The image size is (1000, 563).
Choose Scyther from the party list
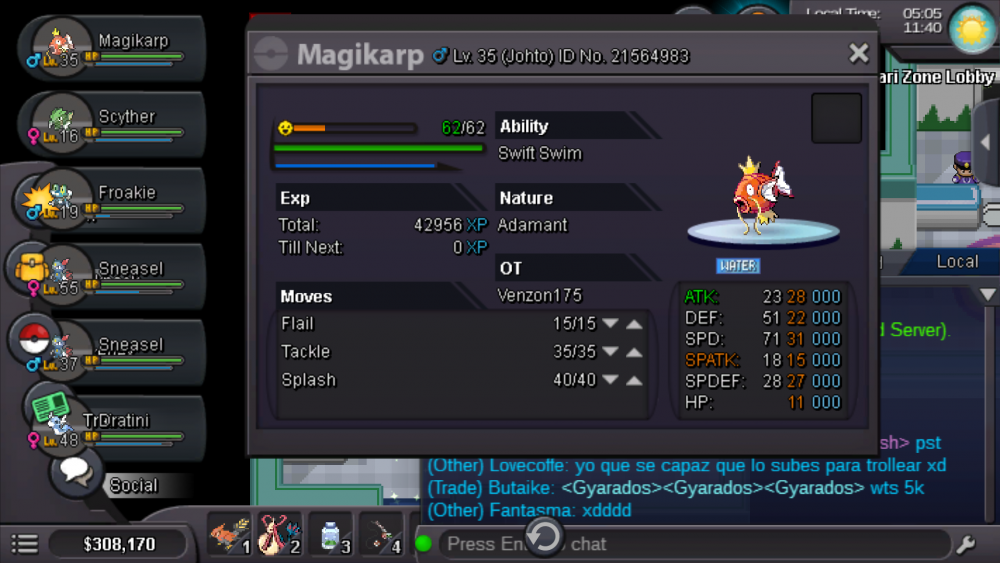(x=110, y=124)
